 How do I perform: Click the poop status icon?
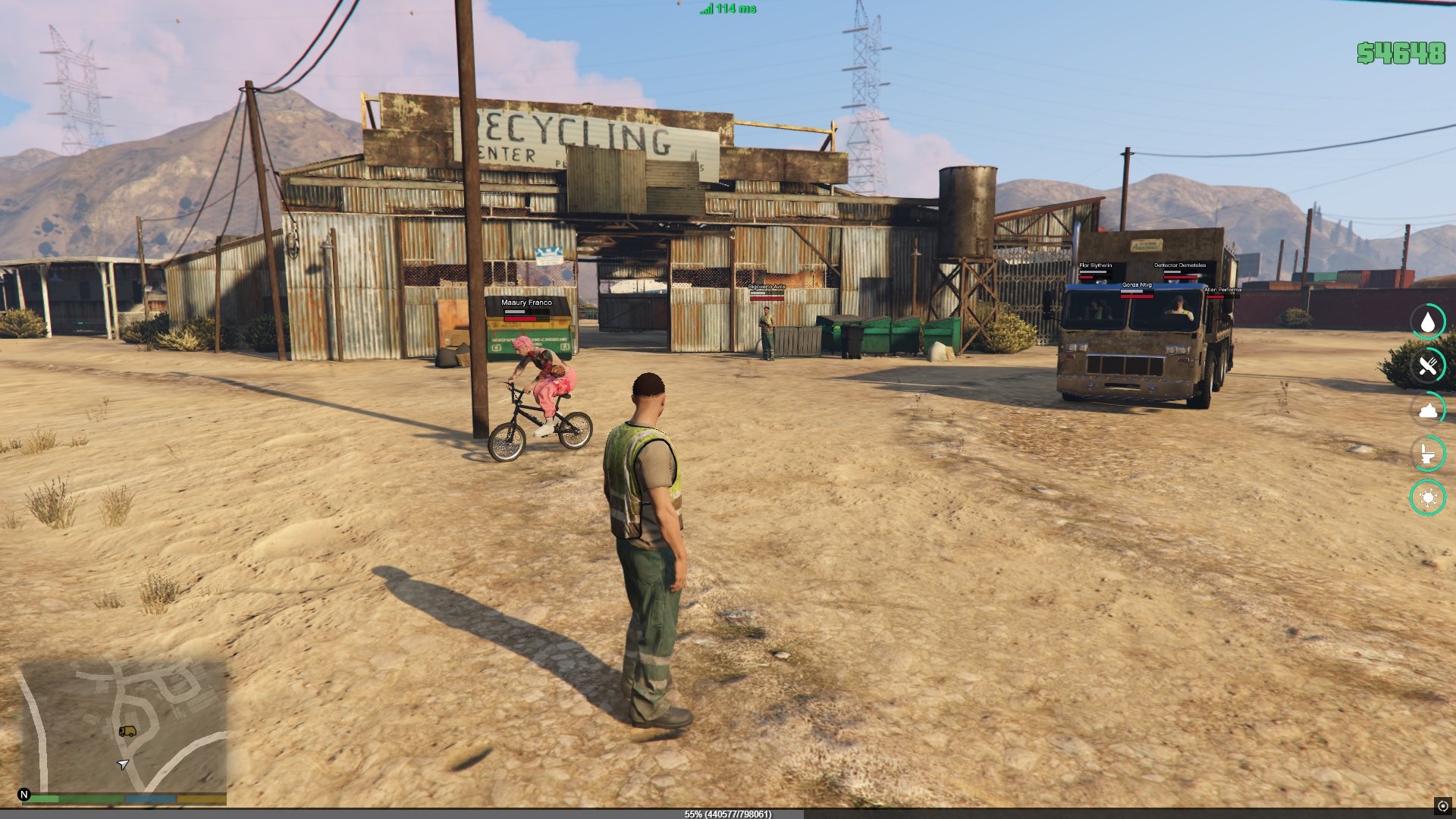tap(1427, 410)
